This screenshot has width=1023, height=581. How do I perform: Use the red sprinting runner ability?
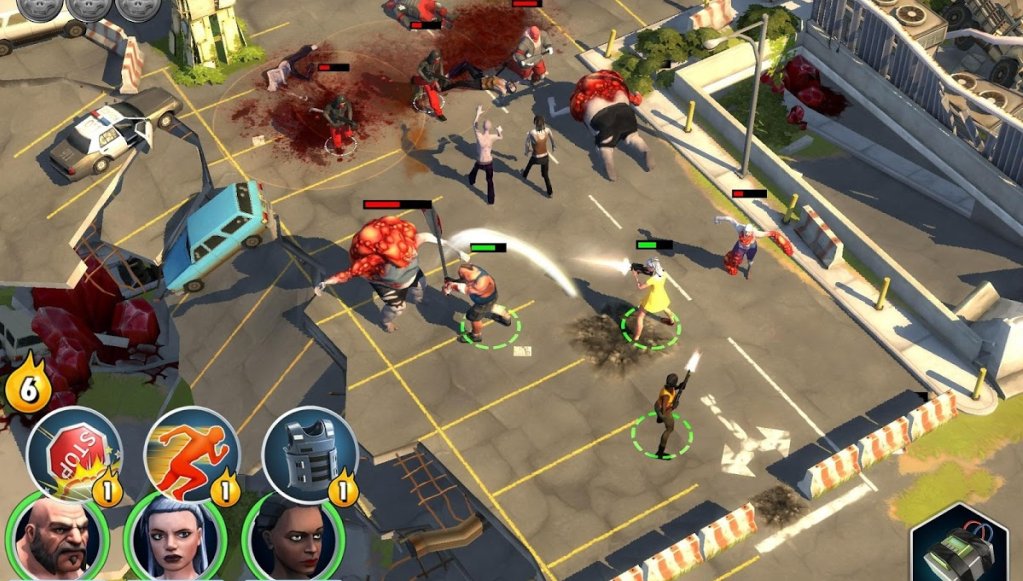coord(191,455)
